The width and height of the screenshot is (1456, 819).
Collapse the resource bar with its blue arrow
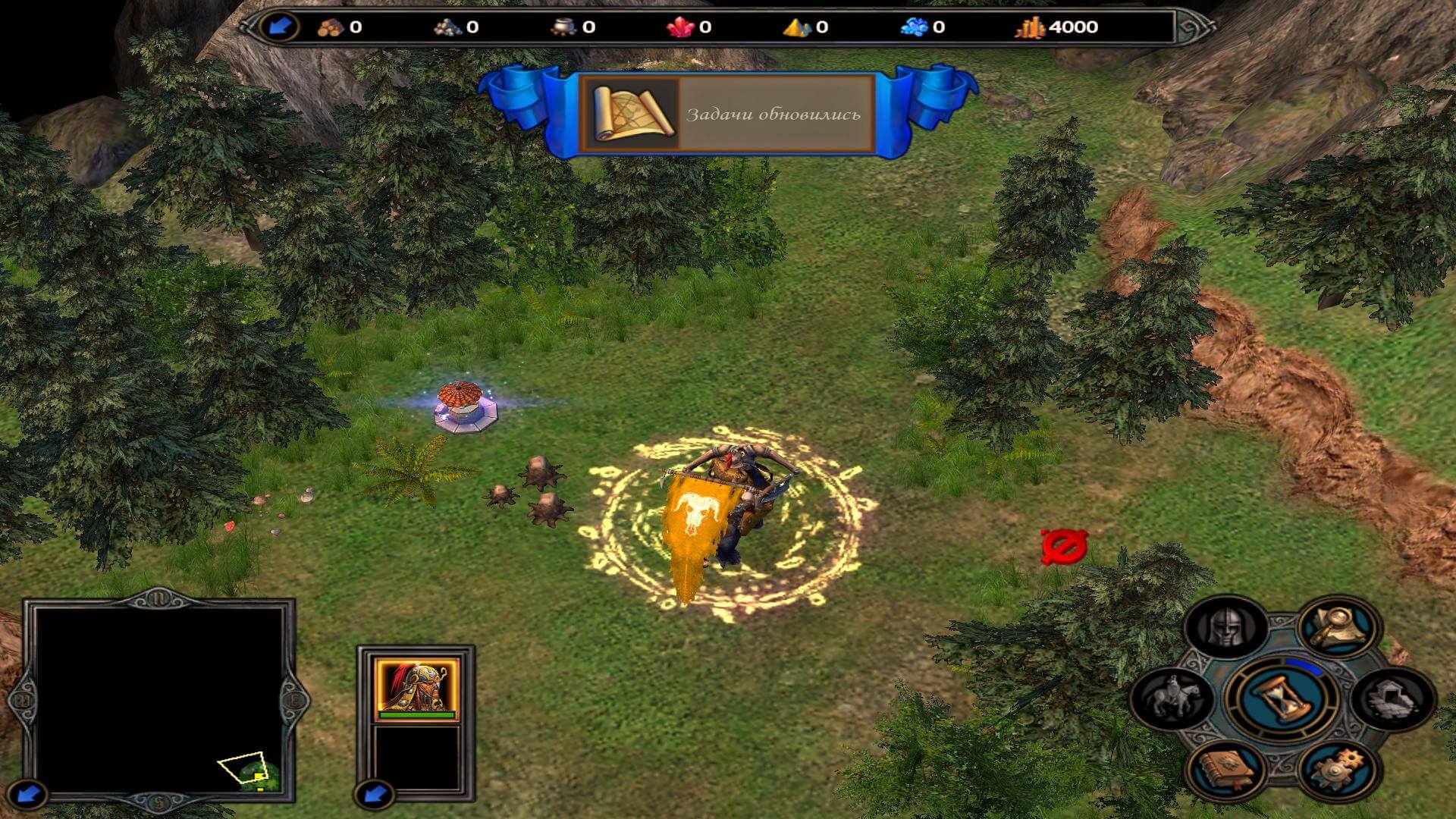[278, 27]
